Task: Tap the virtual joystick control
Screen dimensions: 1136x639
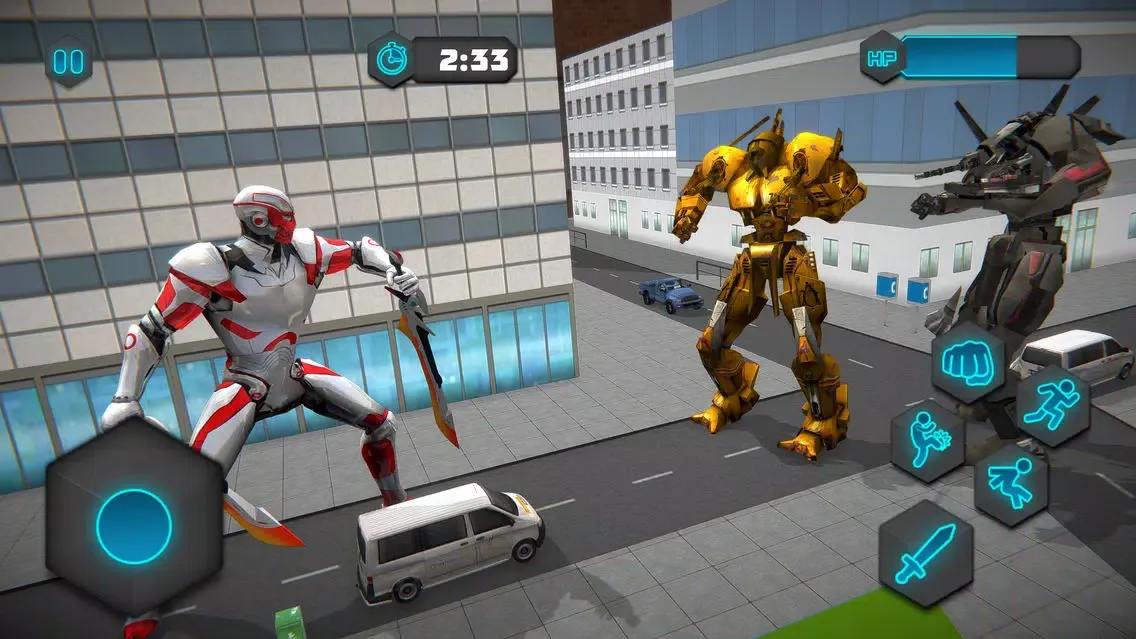Action: point(134,526)
